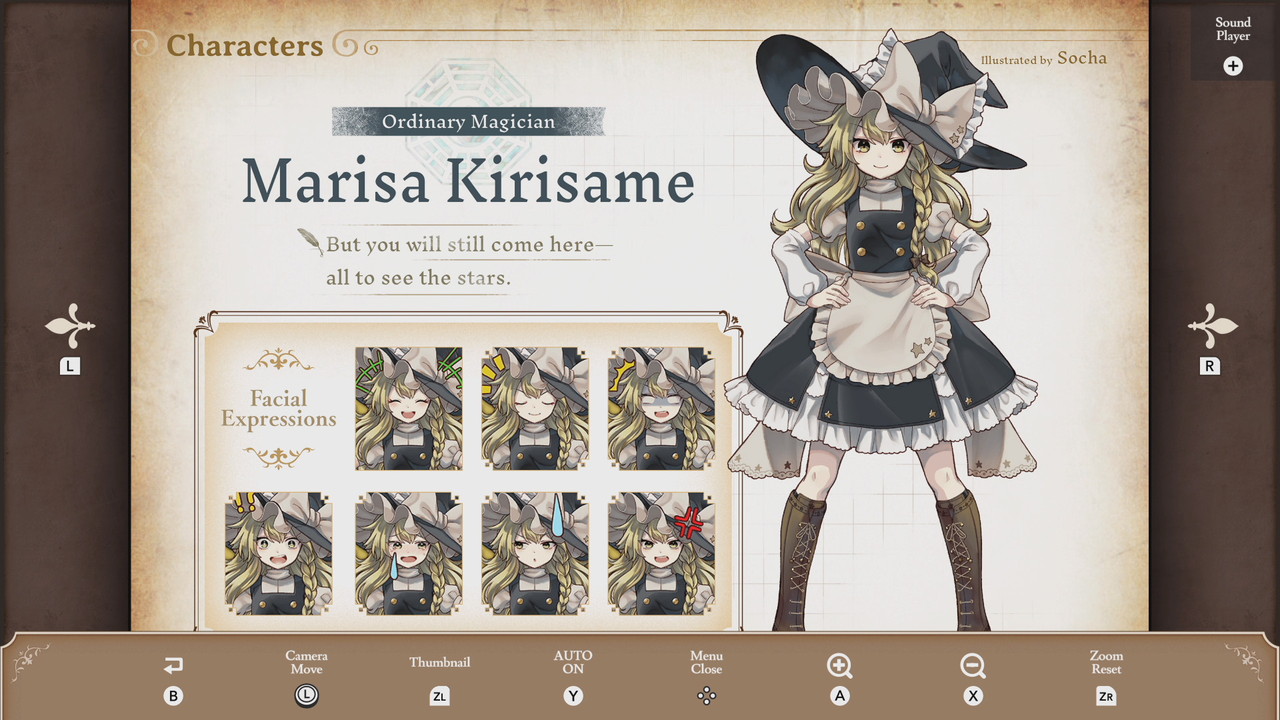Select the angry red-vein expression thumbnail
Screen dimensions: 1280x720
[x=661, y=553]
